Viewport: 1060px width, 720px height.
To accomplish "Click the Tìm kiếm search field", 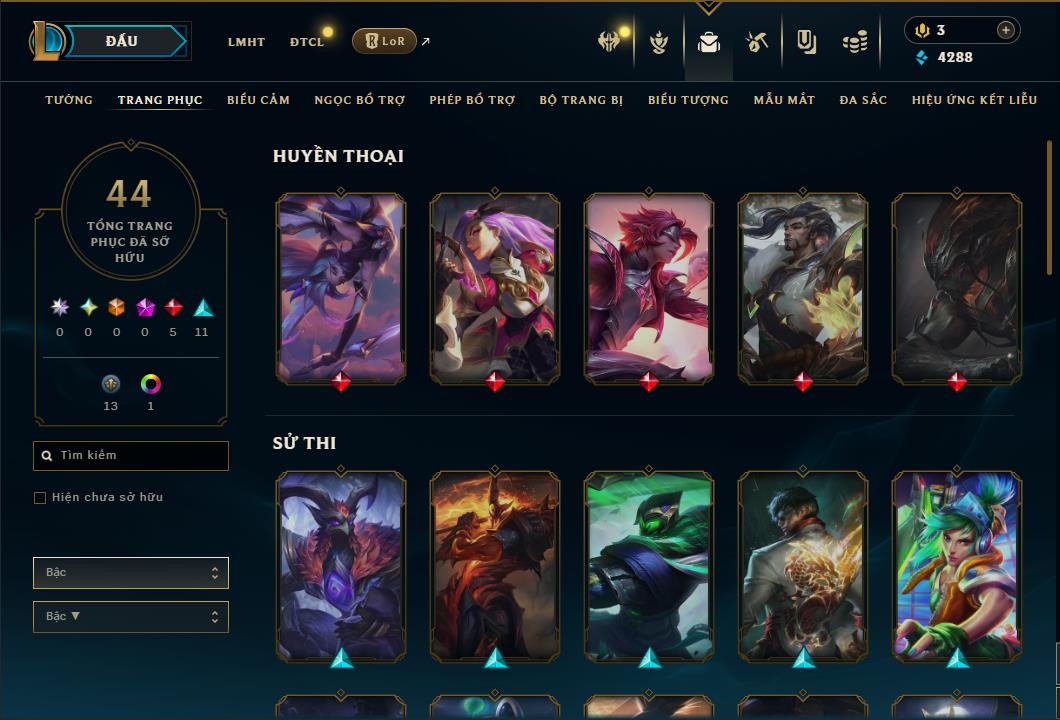I will coord(131,456).
